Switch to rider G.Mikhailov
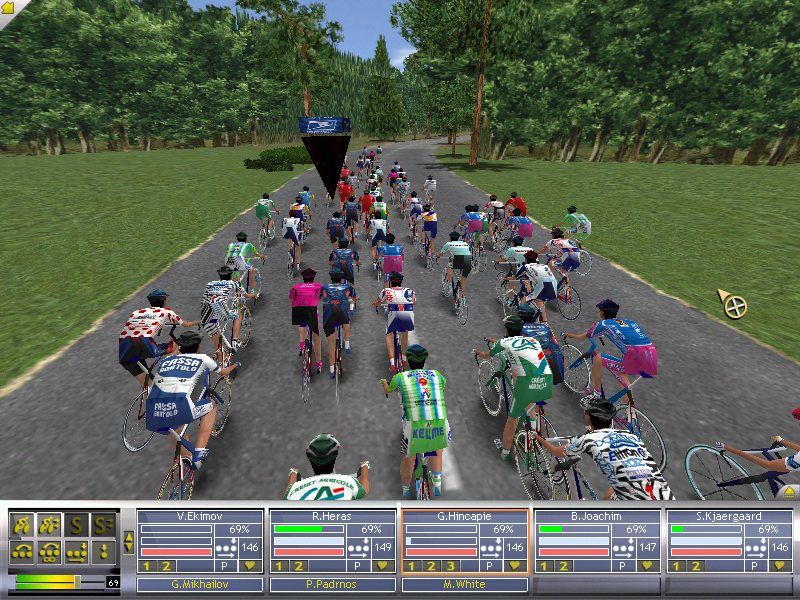Screen dimensions: 800x600 click(x=200, y=584)
